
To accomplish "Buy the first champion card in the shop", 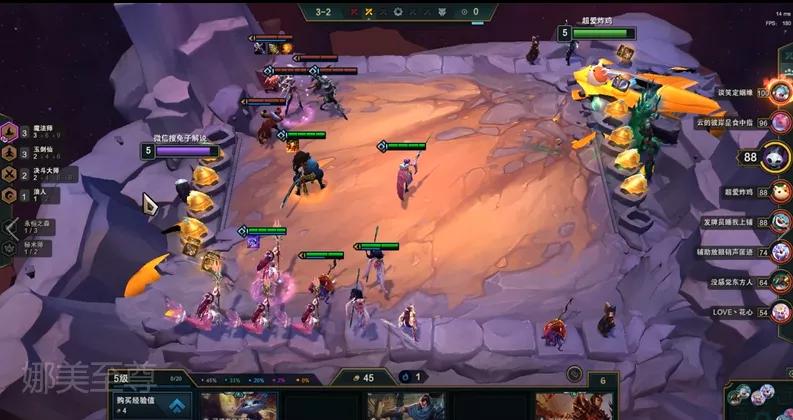I will click(238, 406).
